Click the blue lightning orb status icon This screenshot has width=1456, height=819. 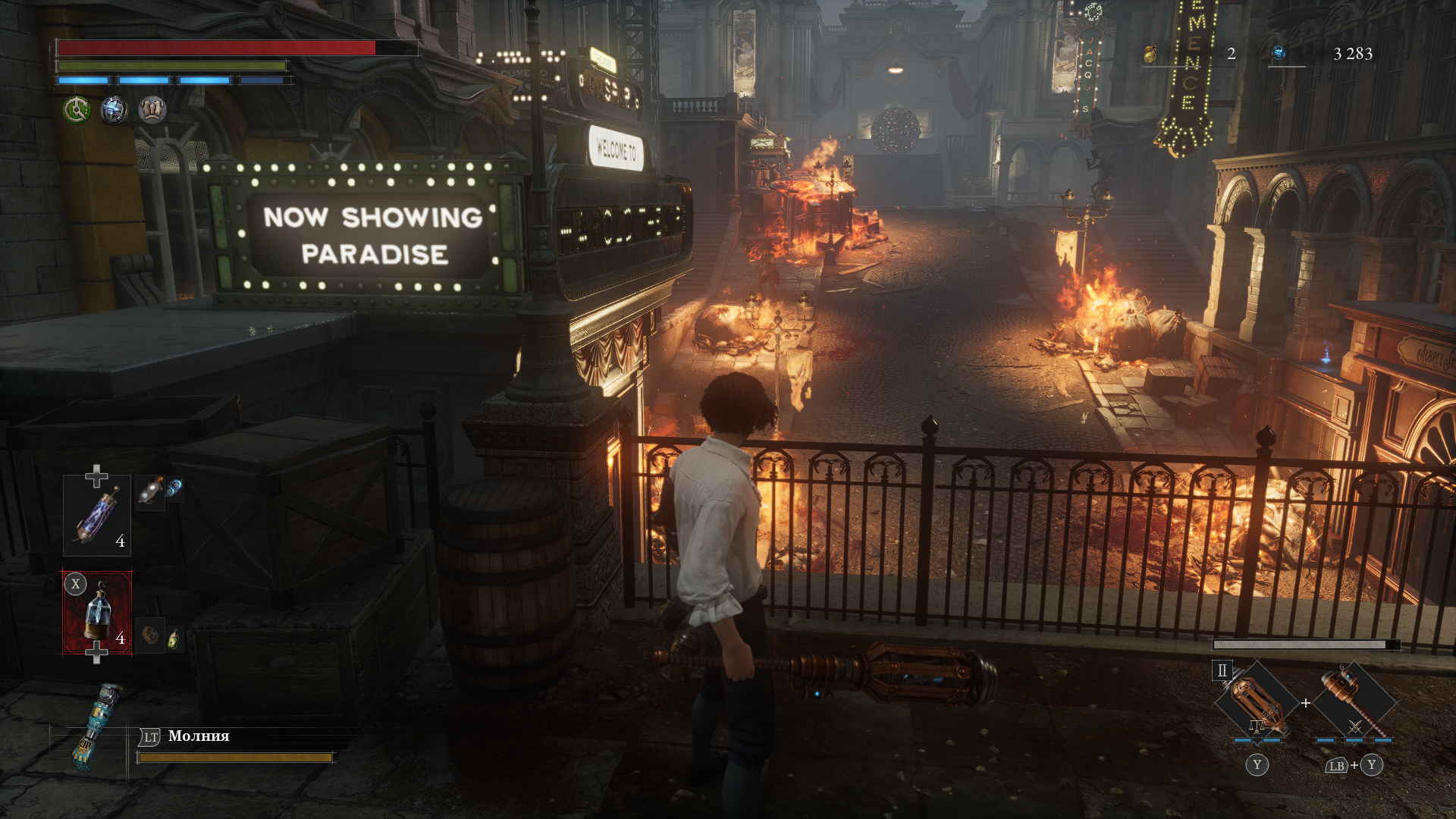(x=115, y=111)
